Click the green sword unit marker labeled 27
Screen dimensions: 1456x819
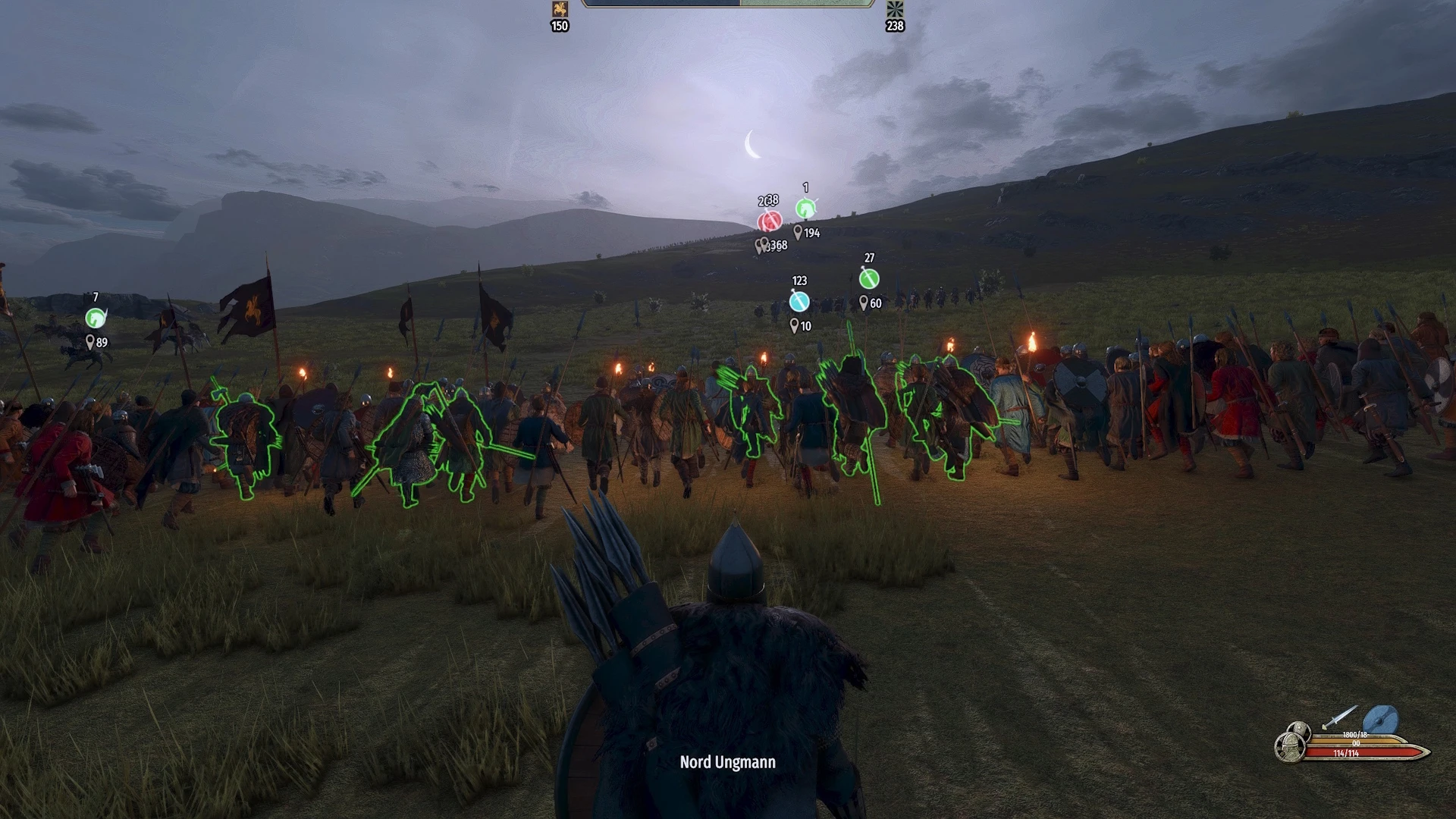click(868, 278)
